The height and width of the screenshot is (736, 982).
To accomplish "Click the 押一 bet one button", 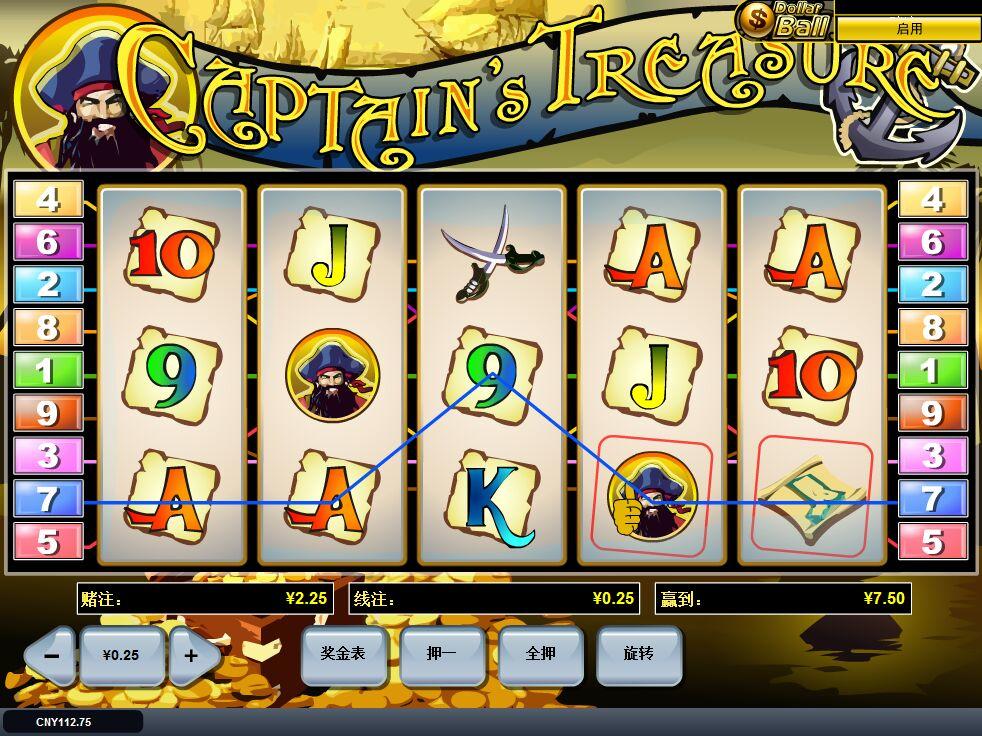I will pyautogui.click(x=441, y=654).
